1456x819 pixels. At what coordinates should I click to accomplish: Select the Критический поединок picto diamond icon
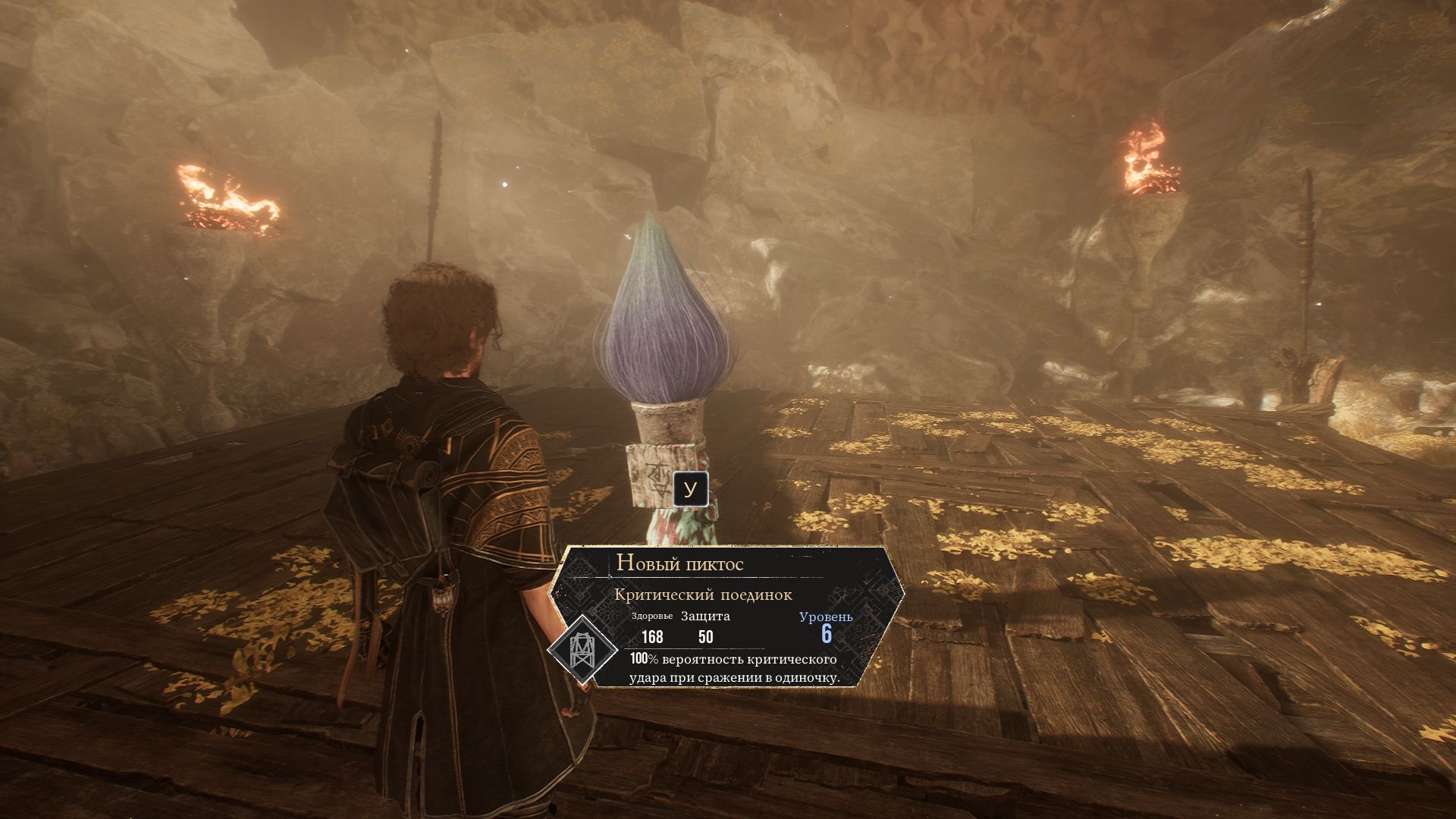[580, 648]
